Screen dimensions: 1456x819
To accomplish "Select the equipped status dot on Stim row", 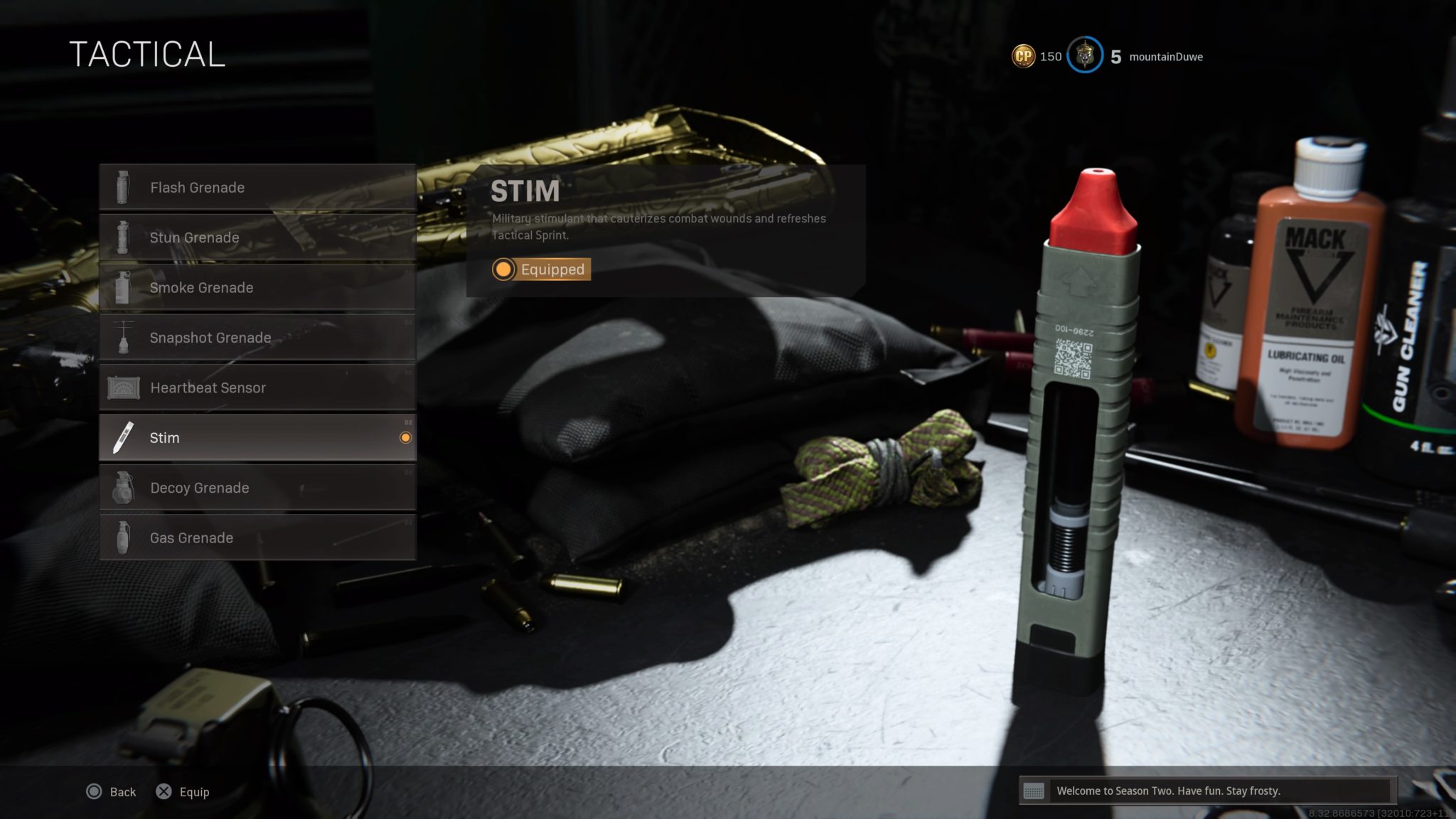I will 407,438.
